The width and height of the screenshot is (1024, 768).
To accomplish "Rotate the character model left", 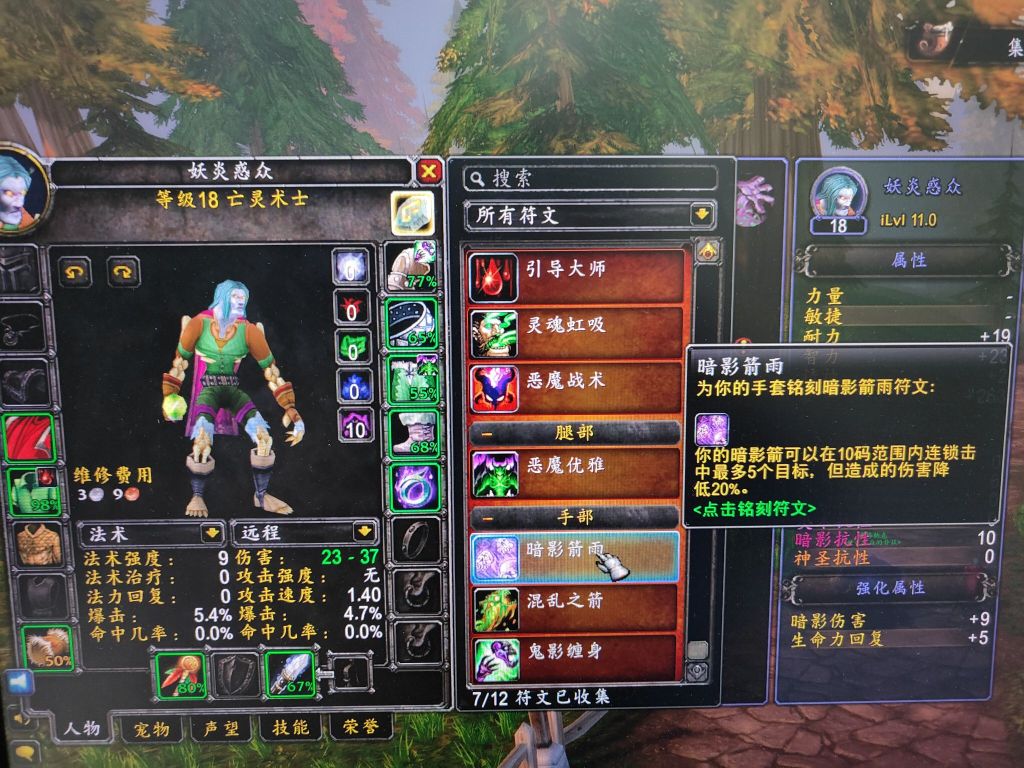I will (x=77, y=271).
